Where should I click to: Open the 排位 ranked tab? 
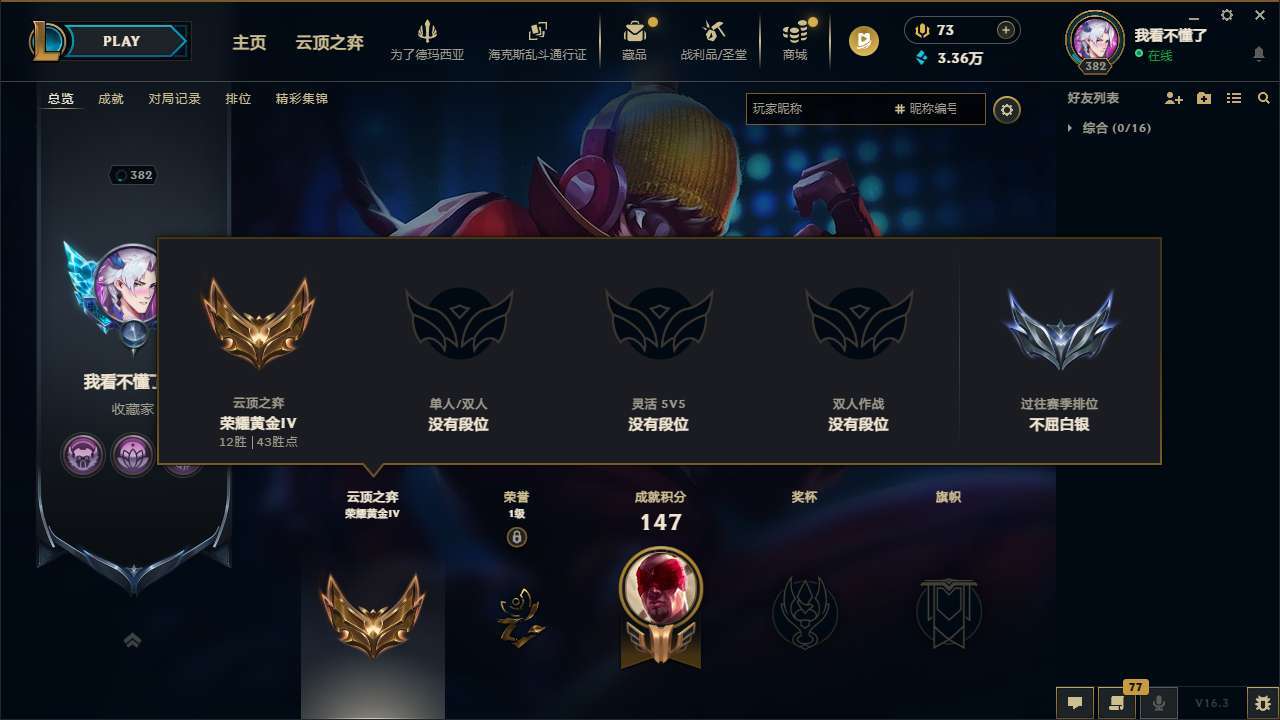[x=239, y=99]
